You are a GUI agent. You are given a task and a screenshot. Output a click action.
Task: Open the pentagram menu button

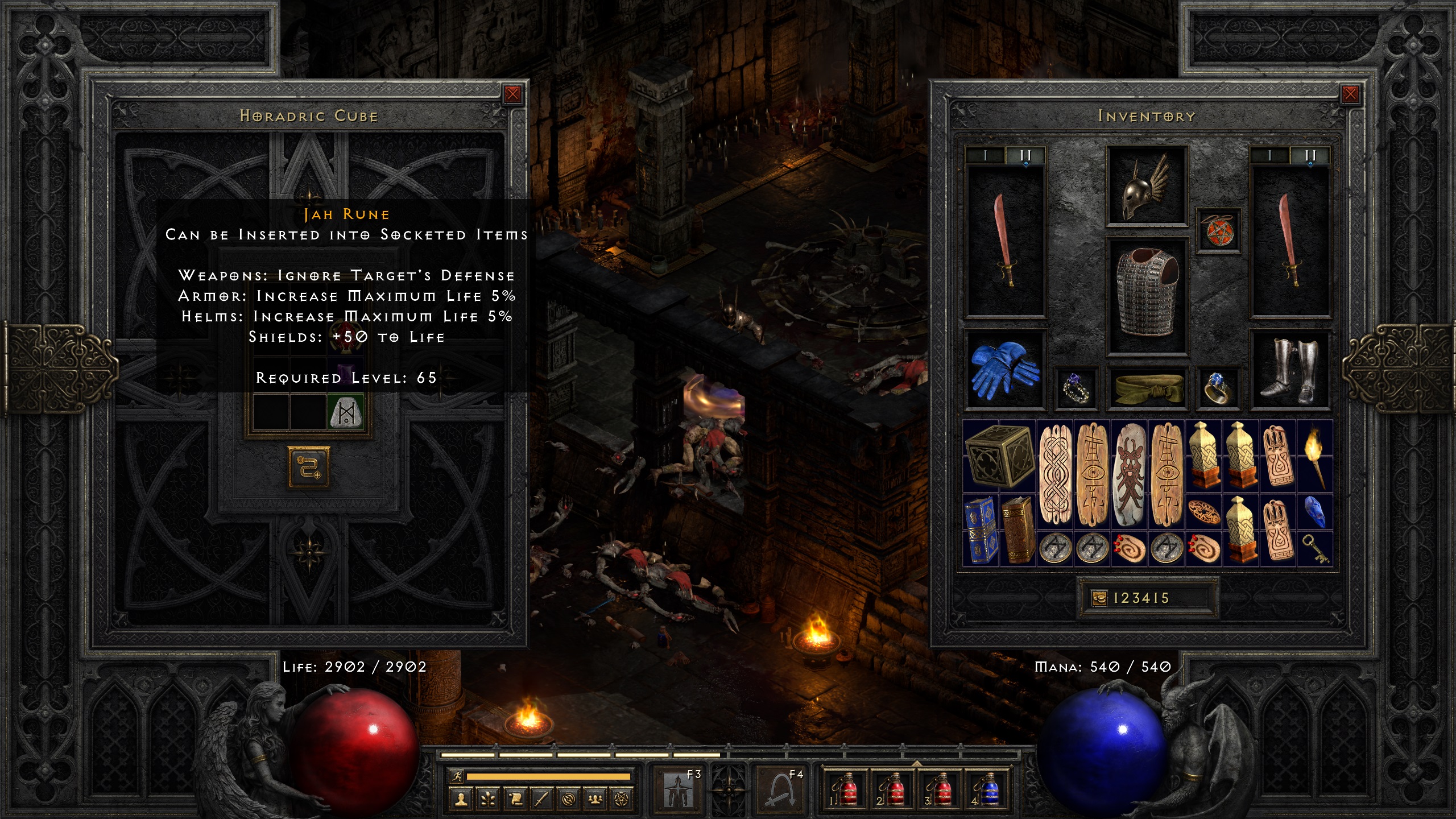coord(622,799)
